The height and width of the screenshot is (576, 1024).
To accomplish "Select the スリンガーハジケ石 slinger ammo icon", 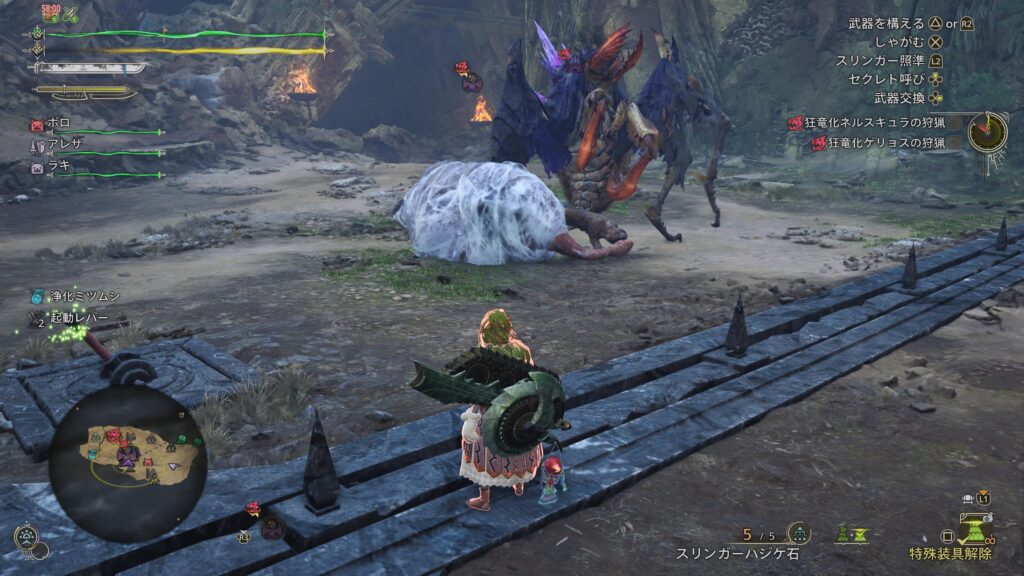I will tap(799, 533).
